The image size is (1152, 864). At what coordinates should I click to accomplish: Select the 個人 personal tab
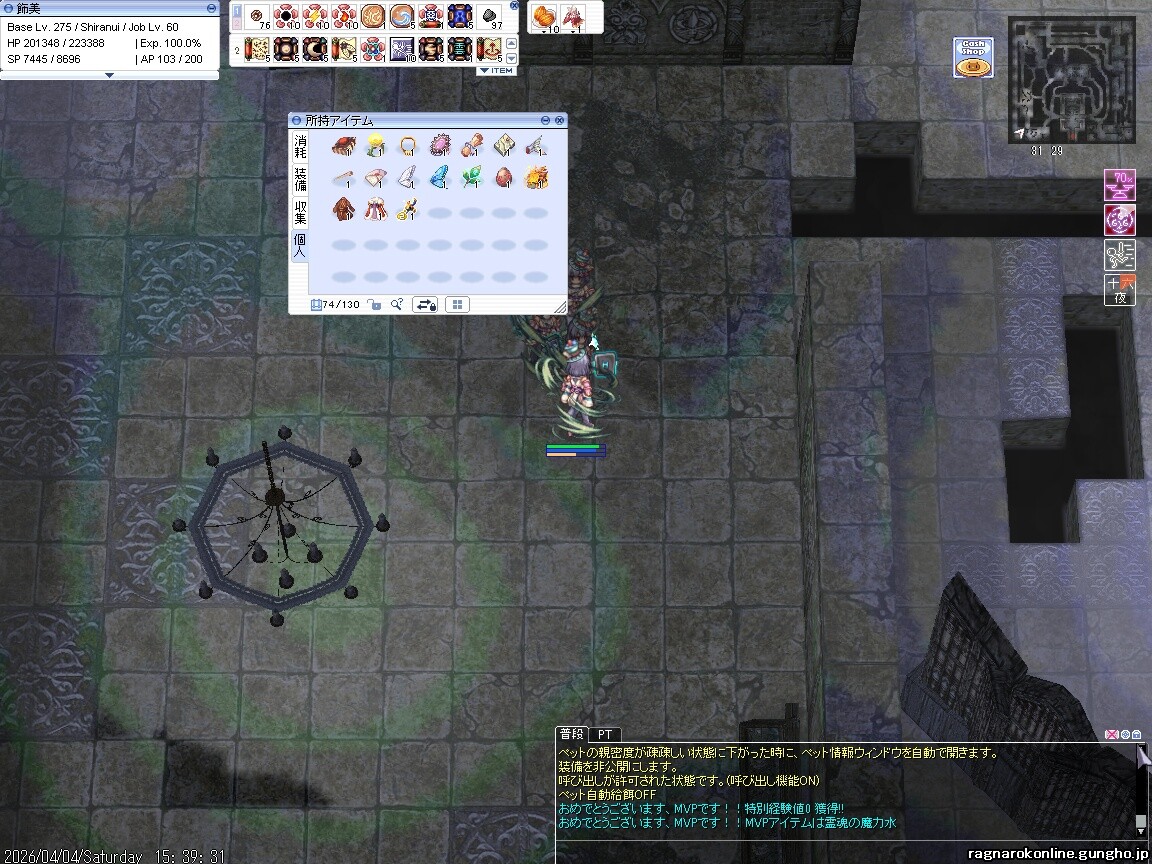point(300,245)
